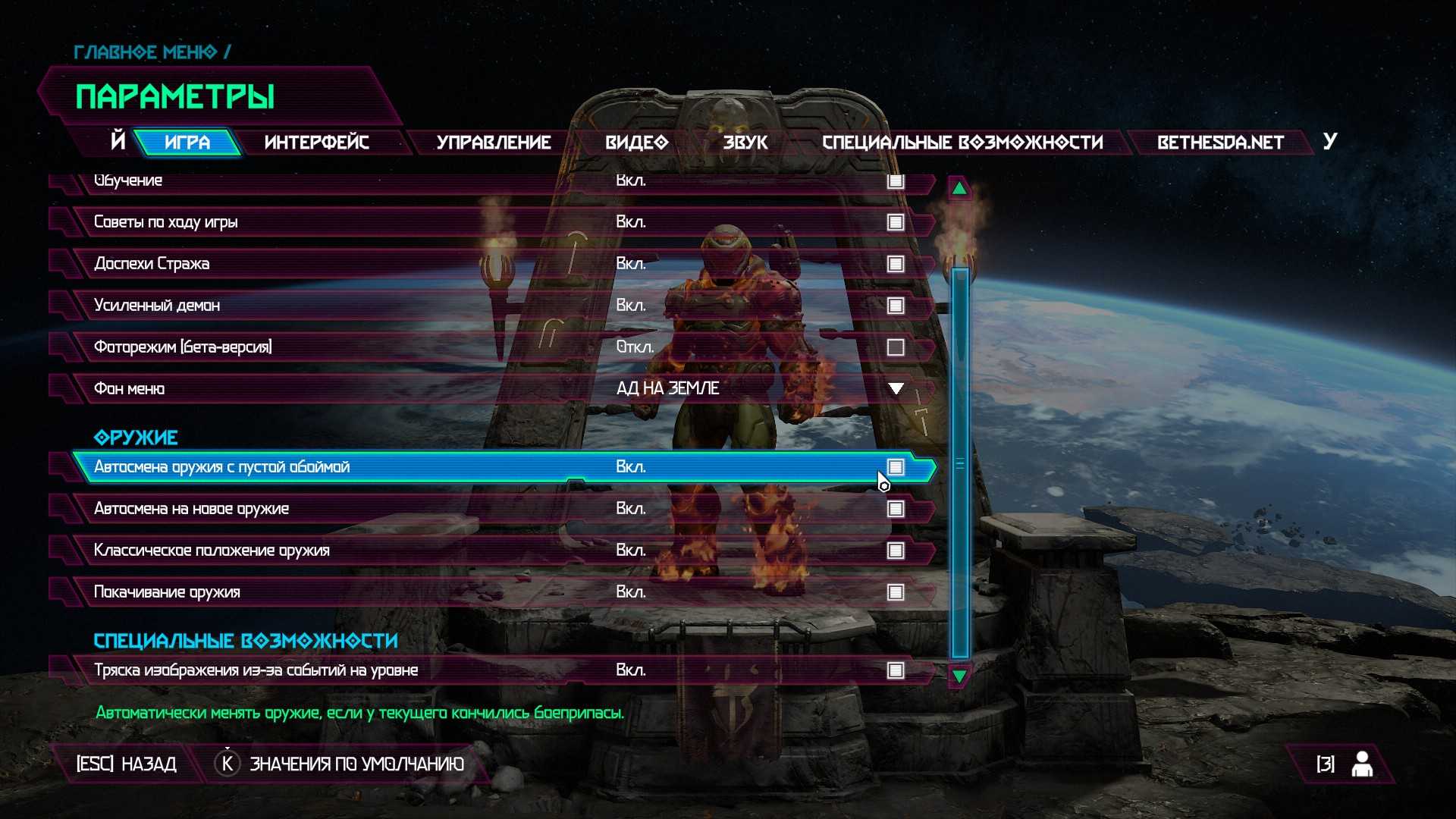Switch to the ИНТЕРФЕЙС tab
The image size is (1456, 819).
[x=316, y=143]
